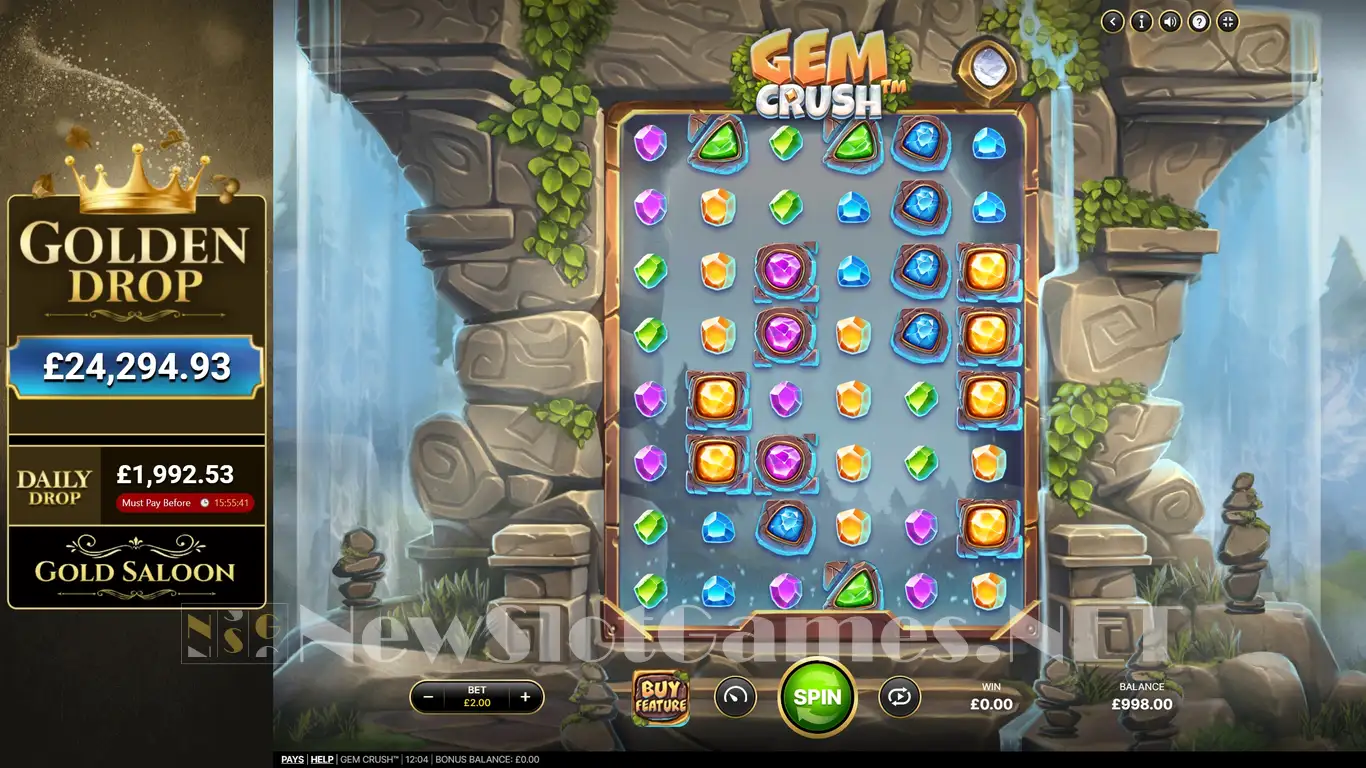Viewport: 1366px width, 768px height.
Task: Open the HELP link in bottom bar
Action: (x=322, y=760)
